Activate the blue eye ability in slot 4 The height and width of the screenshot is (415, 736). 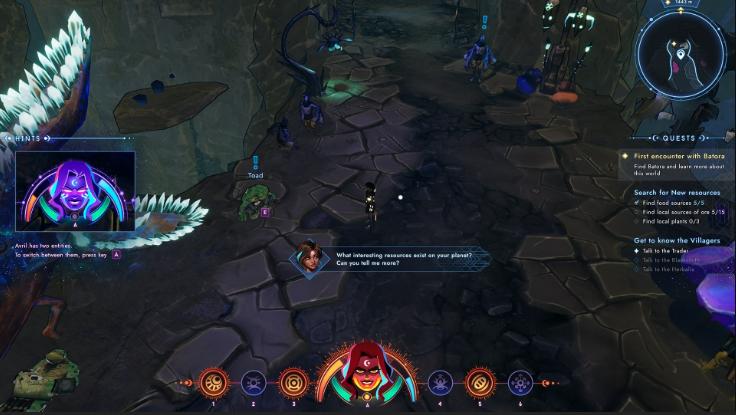440,382
